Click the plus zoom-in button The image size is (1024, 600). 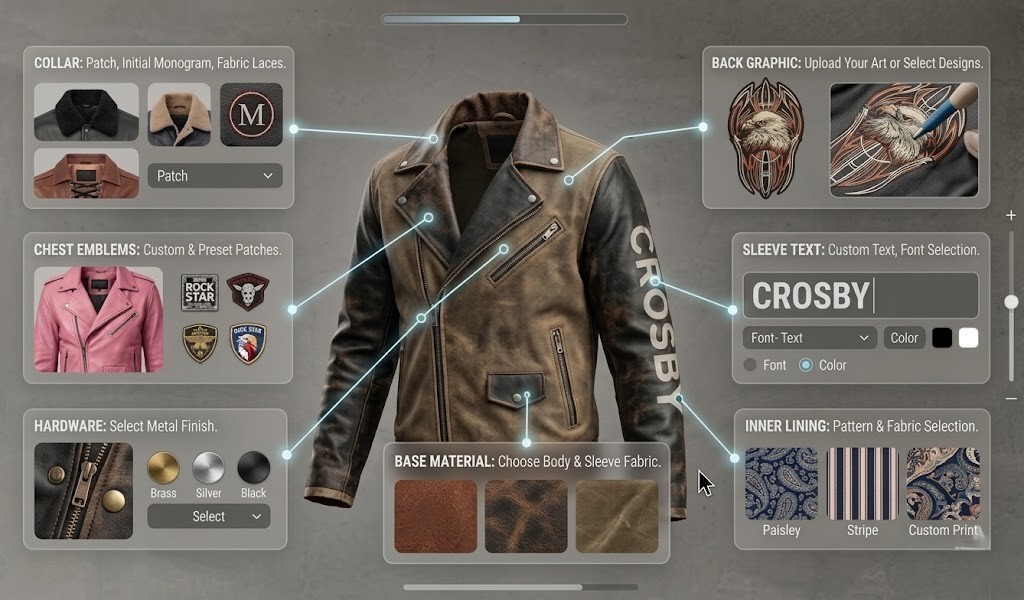tap(1011, 215)
